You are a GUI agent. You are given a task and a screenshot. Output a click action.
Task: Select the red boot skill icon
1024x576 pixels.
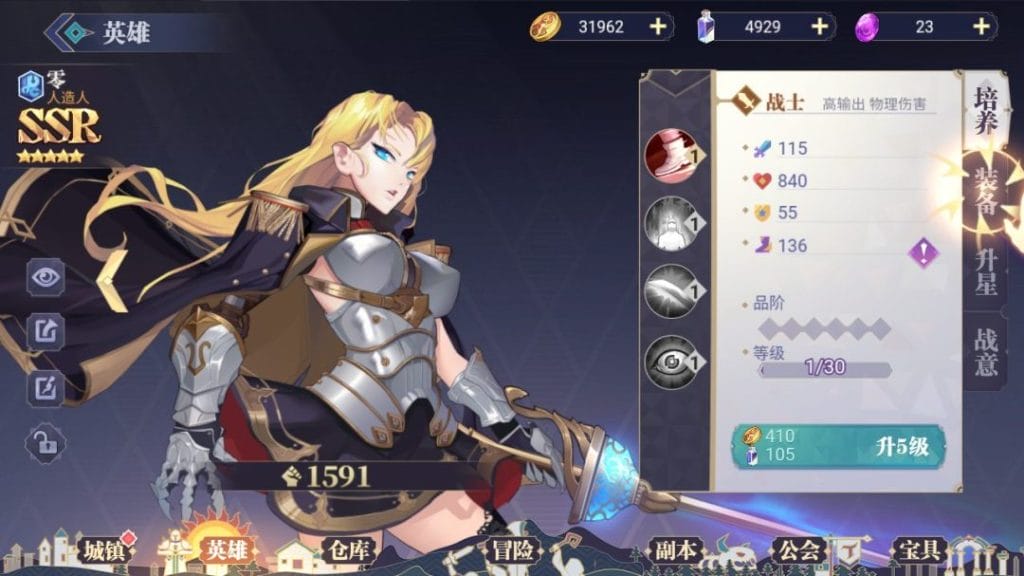[x=672, y=155]
